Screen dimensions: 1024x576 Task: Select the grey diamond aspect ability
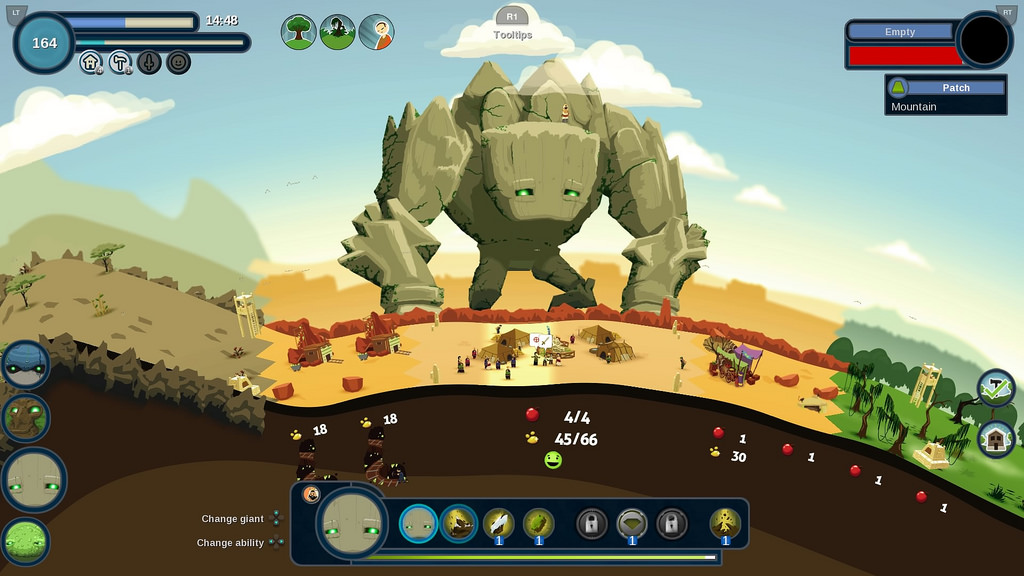pyautogui.click(x=631, y=523)
